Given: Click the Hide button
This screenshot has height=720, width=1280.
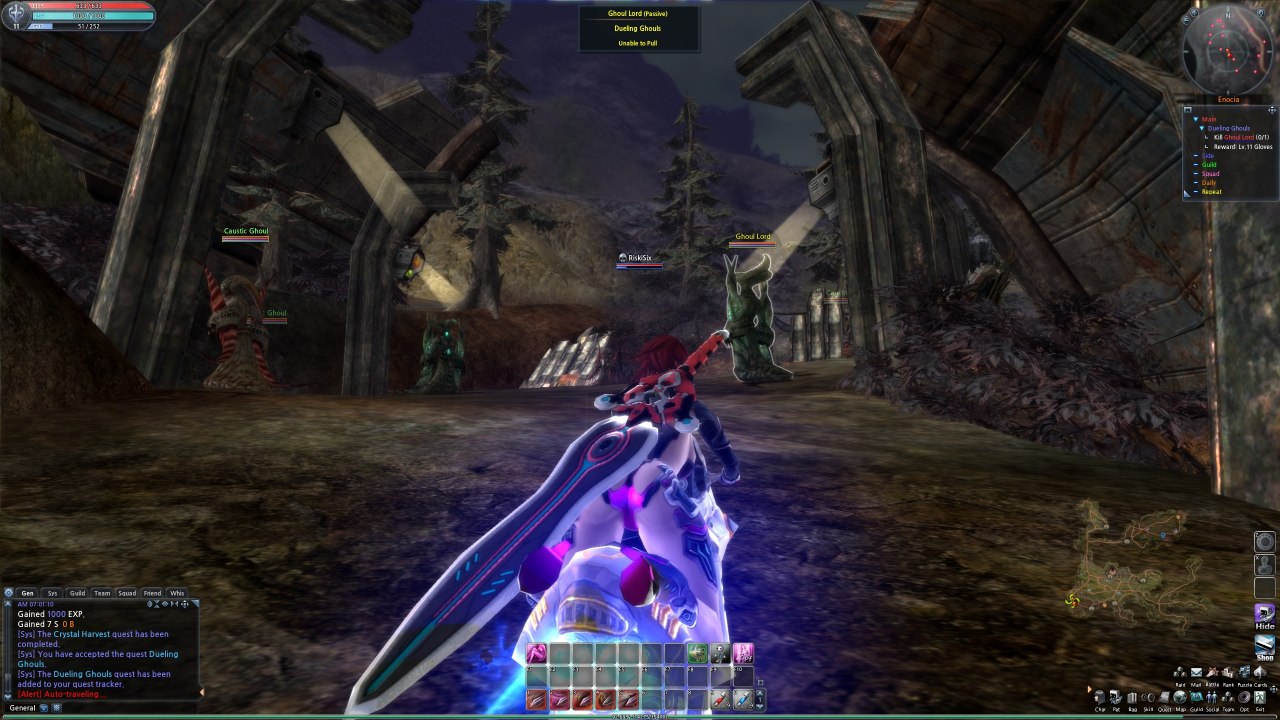Looking at the screenshot, I should point(1265,613).
